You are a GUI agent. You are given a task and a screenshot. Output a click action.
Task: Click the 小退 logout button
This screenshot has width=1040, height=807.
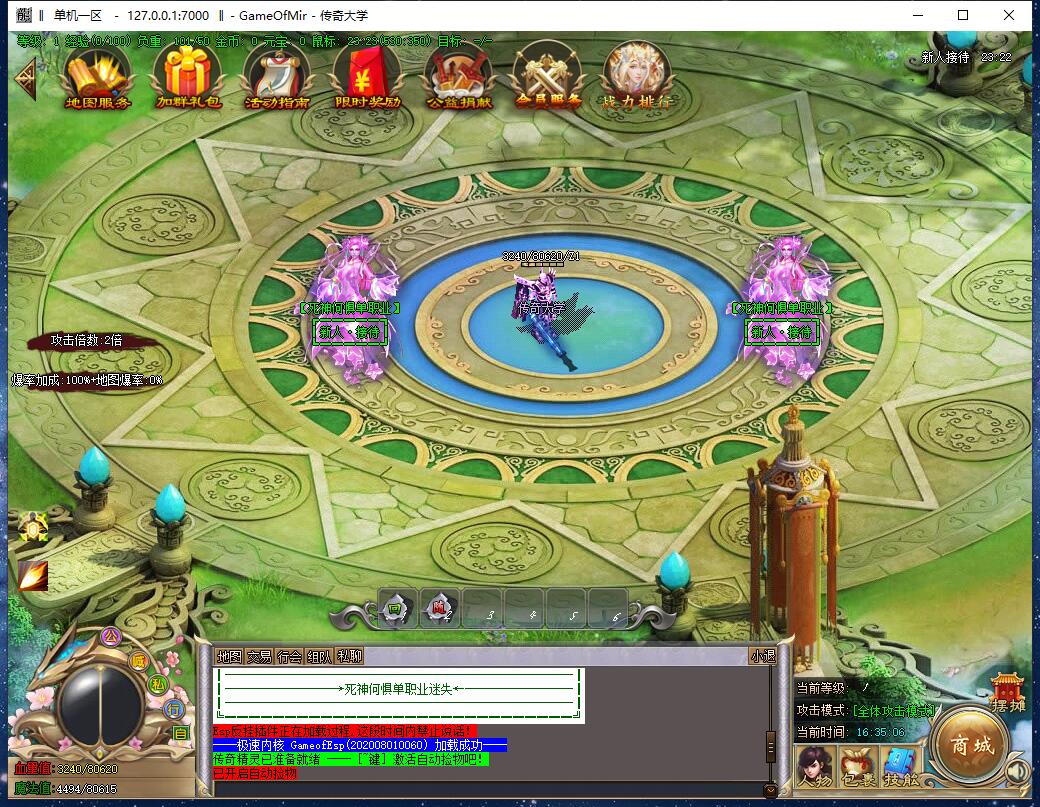pyautogui.click(x=762, y=656)
